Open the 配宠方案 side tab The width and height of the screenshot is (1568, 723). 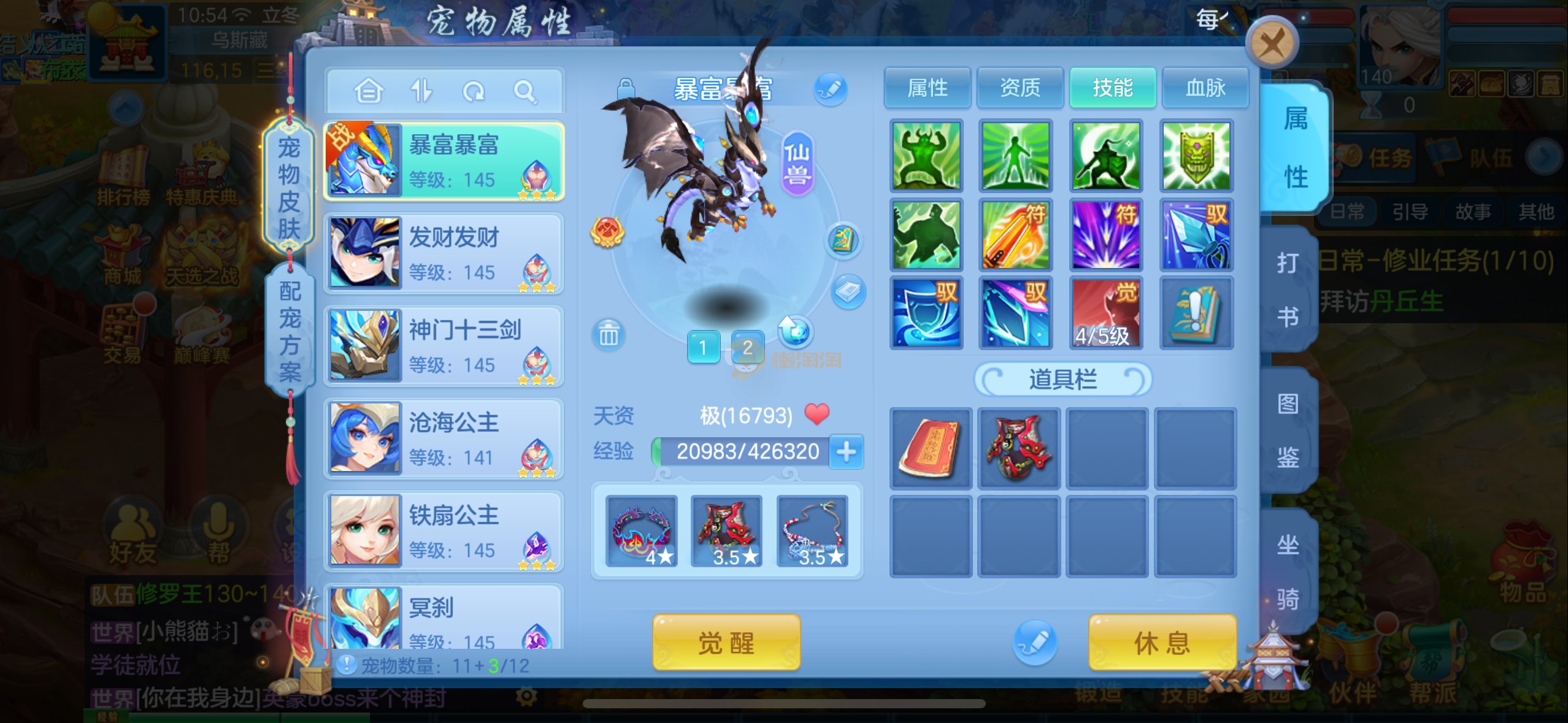(x=290, y=331)
